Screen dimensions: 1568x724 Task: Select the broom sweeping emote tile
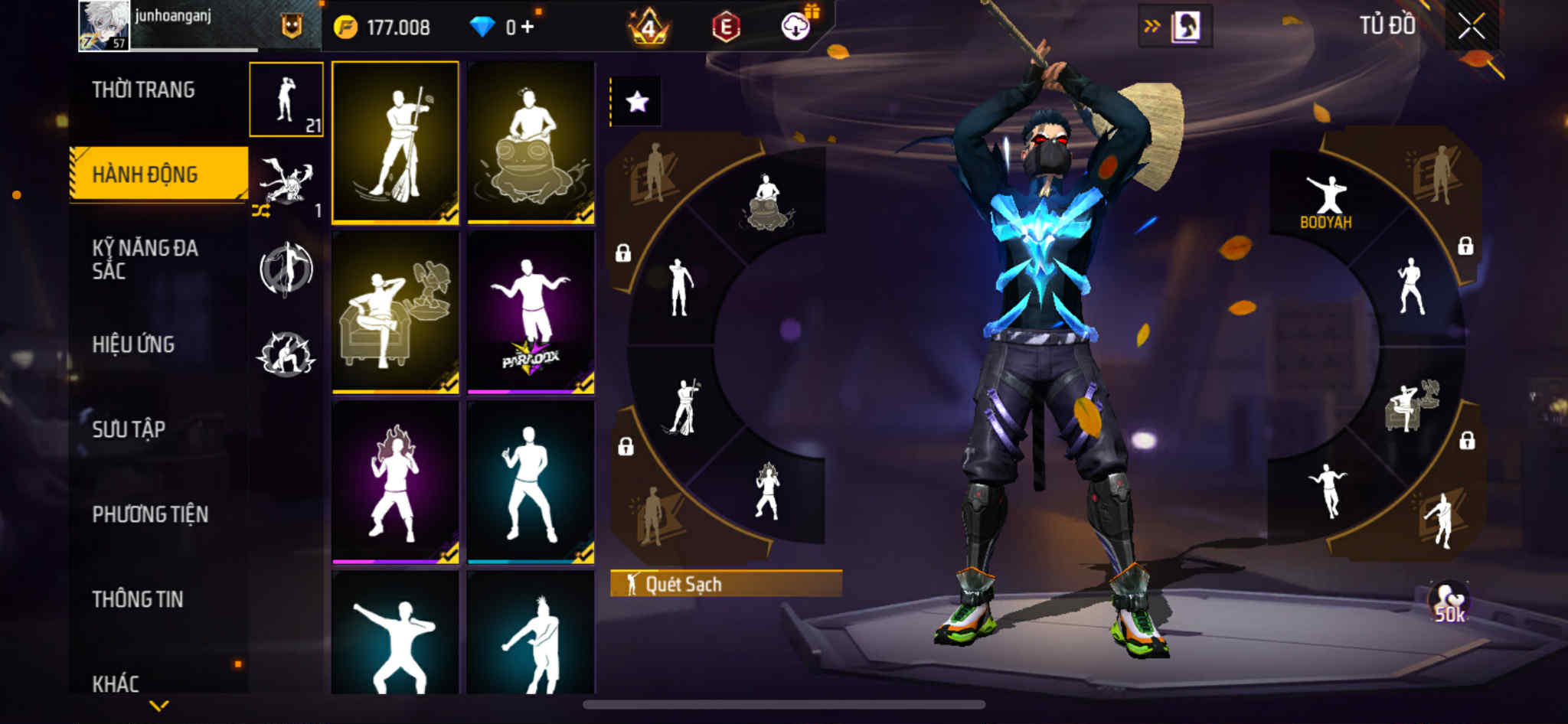pyautogui.click(x=395, y=142)
